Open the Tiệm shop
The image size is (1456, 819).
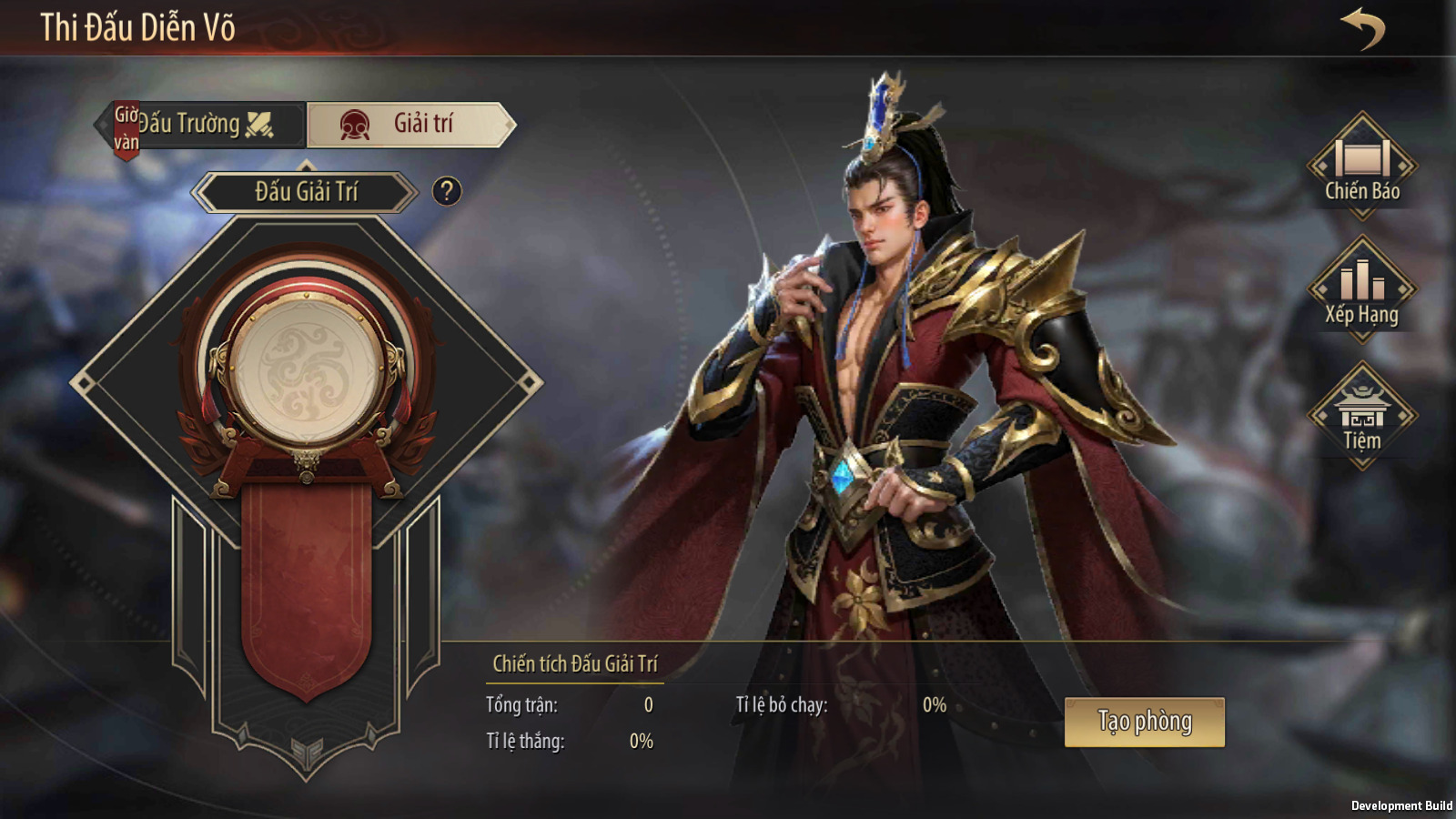click(1361, 416)
